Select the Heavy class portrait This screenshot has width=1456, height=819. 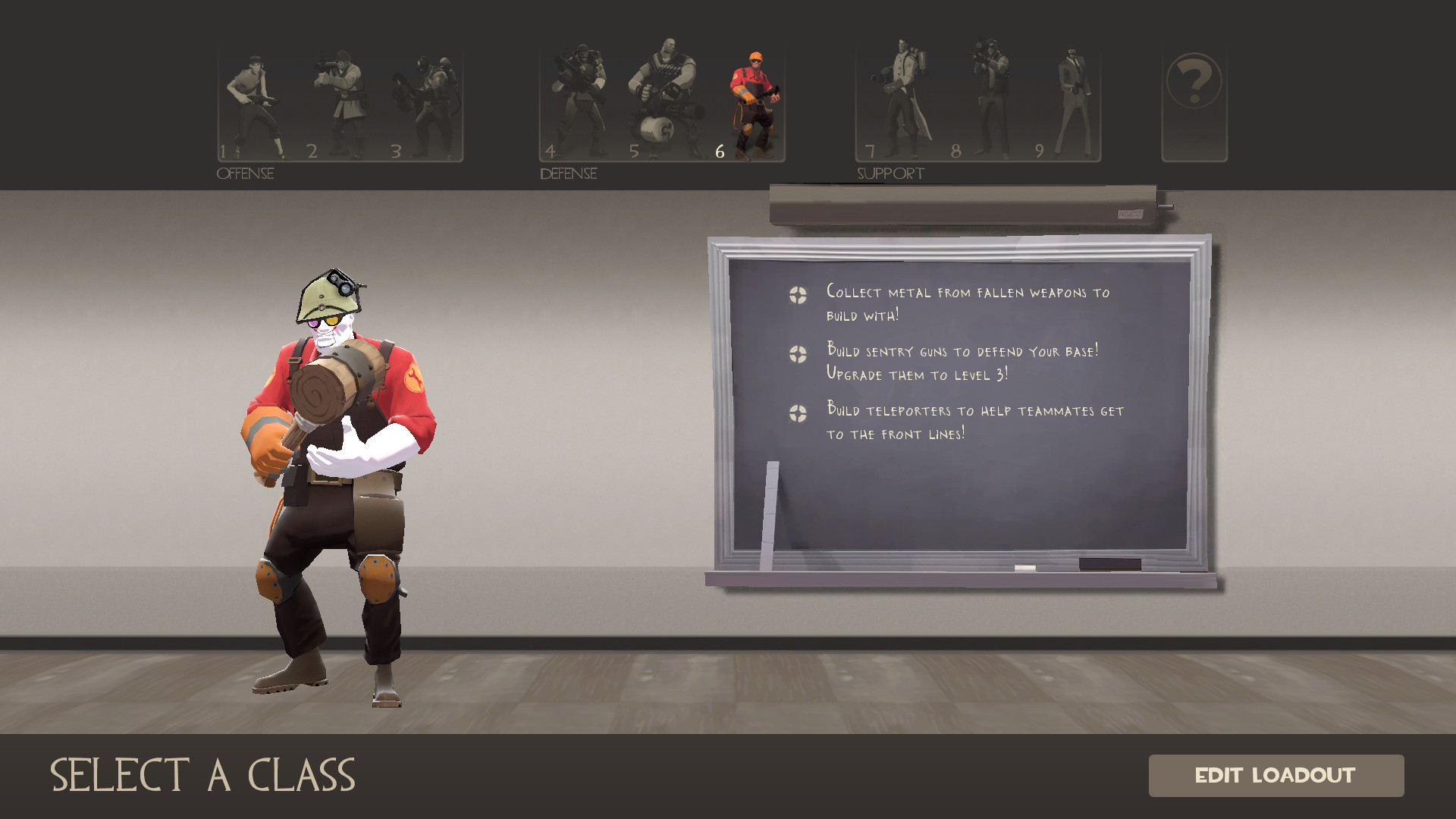point(667,99)
